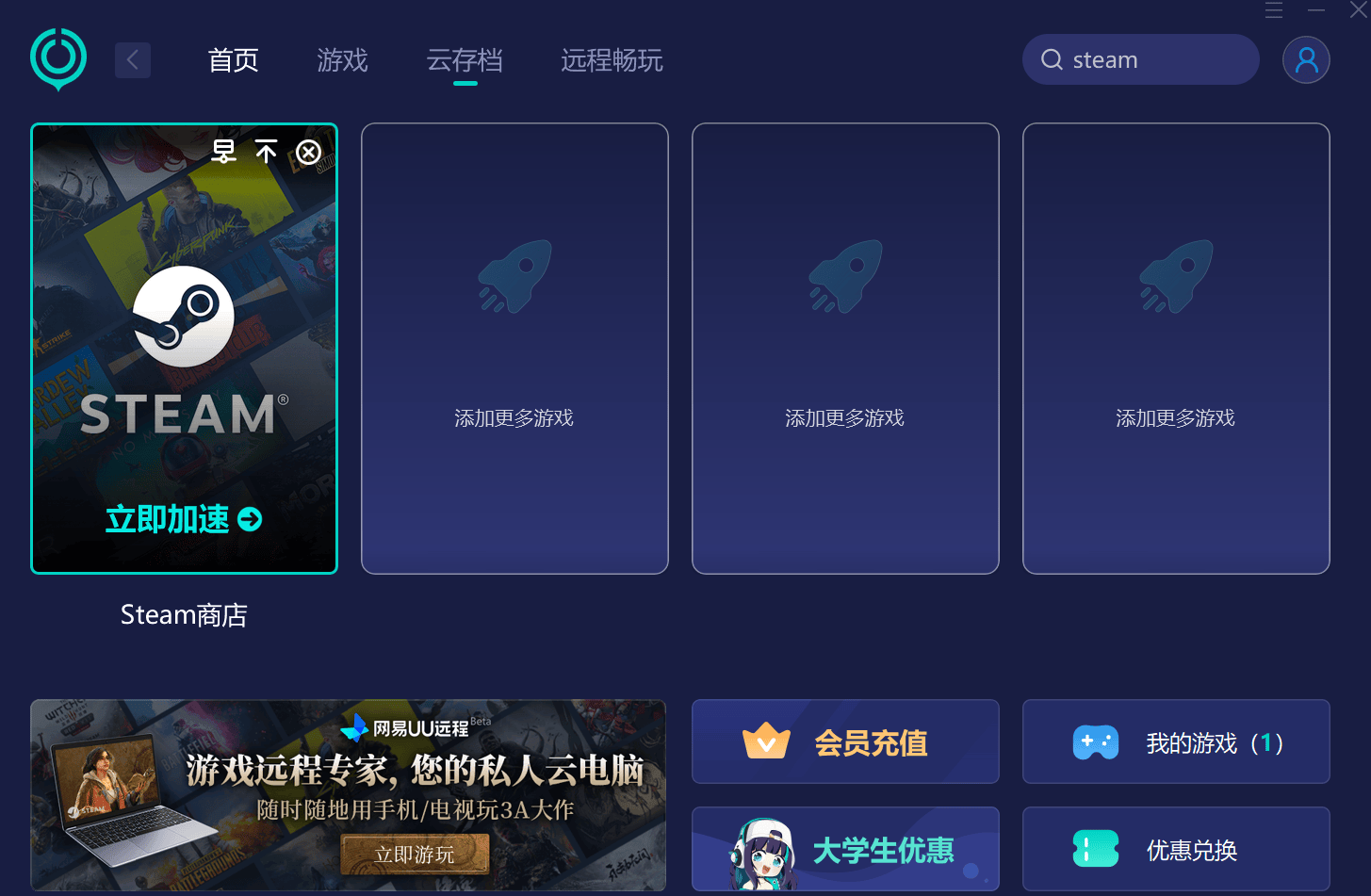
Task: Open the 优惠兑换 ticket icon
Action: tap(1095, 849)
